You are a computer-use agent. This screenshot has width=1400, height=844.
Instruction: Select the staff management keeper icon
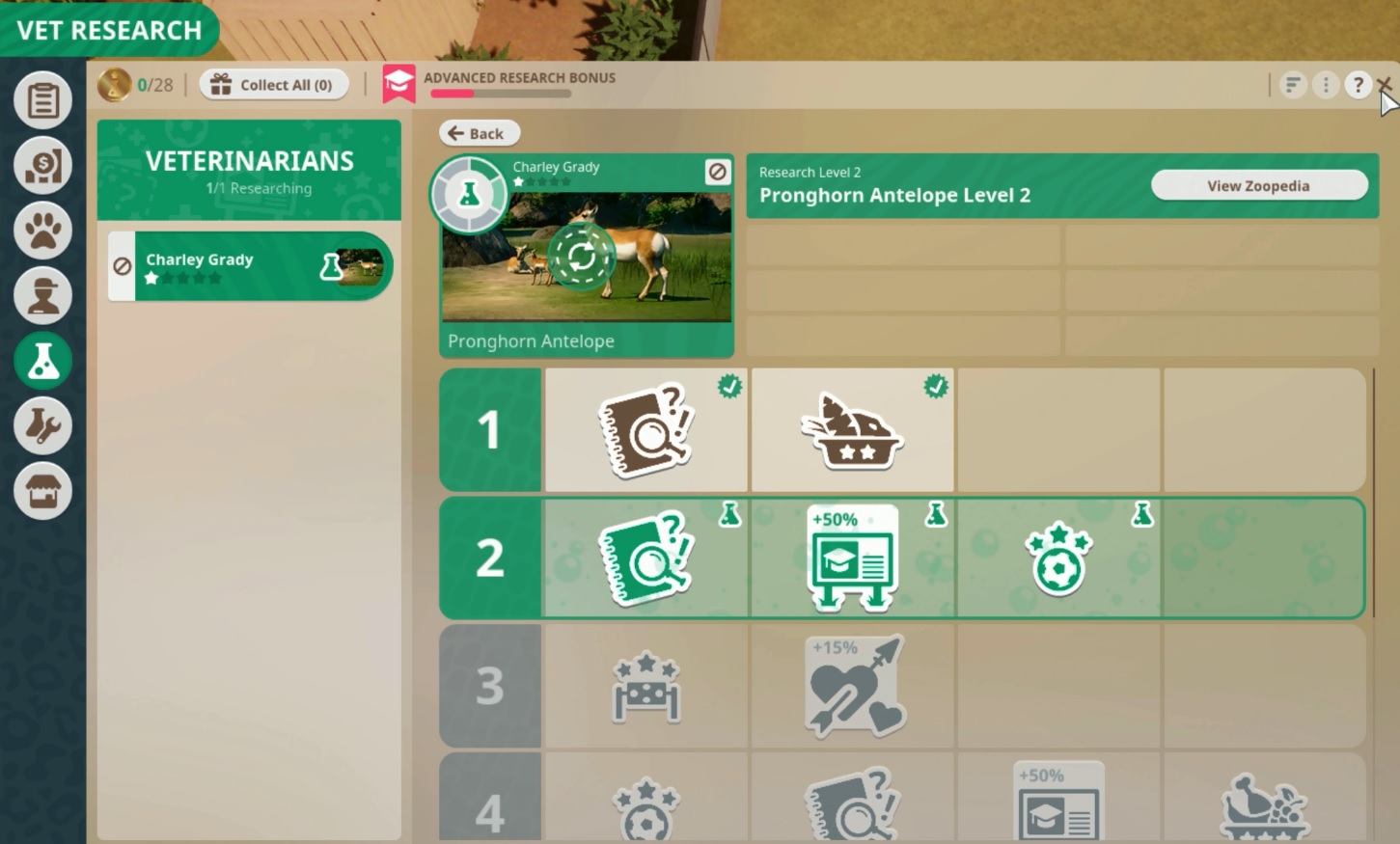click(x=42, y=295)
